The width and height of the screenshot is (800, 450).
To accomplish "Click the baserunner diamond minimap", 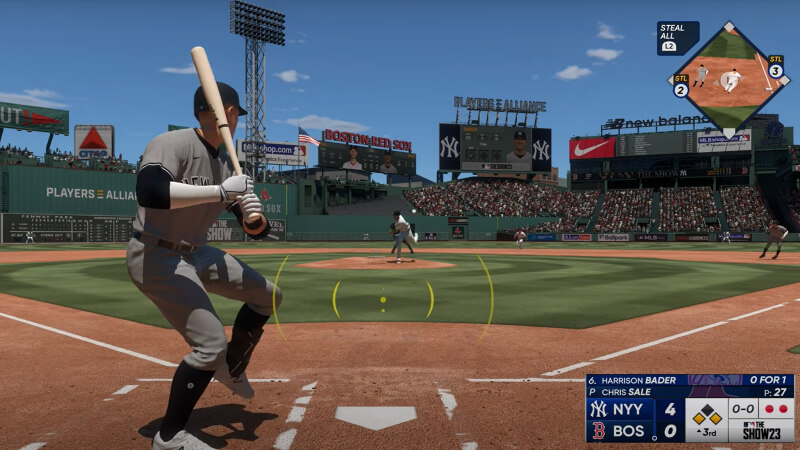I will coord(727,79).
